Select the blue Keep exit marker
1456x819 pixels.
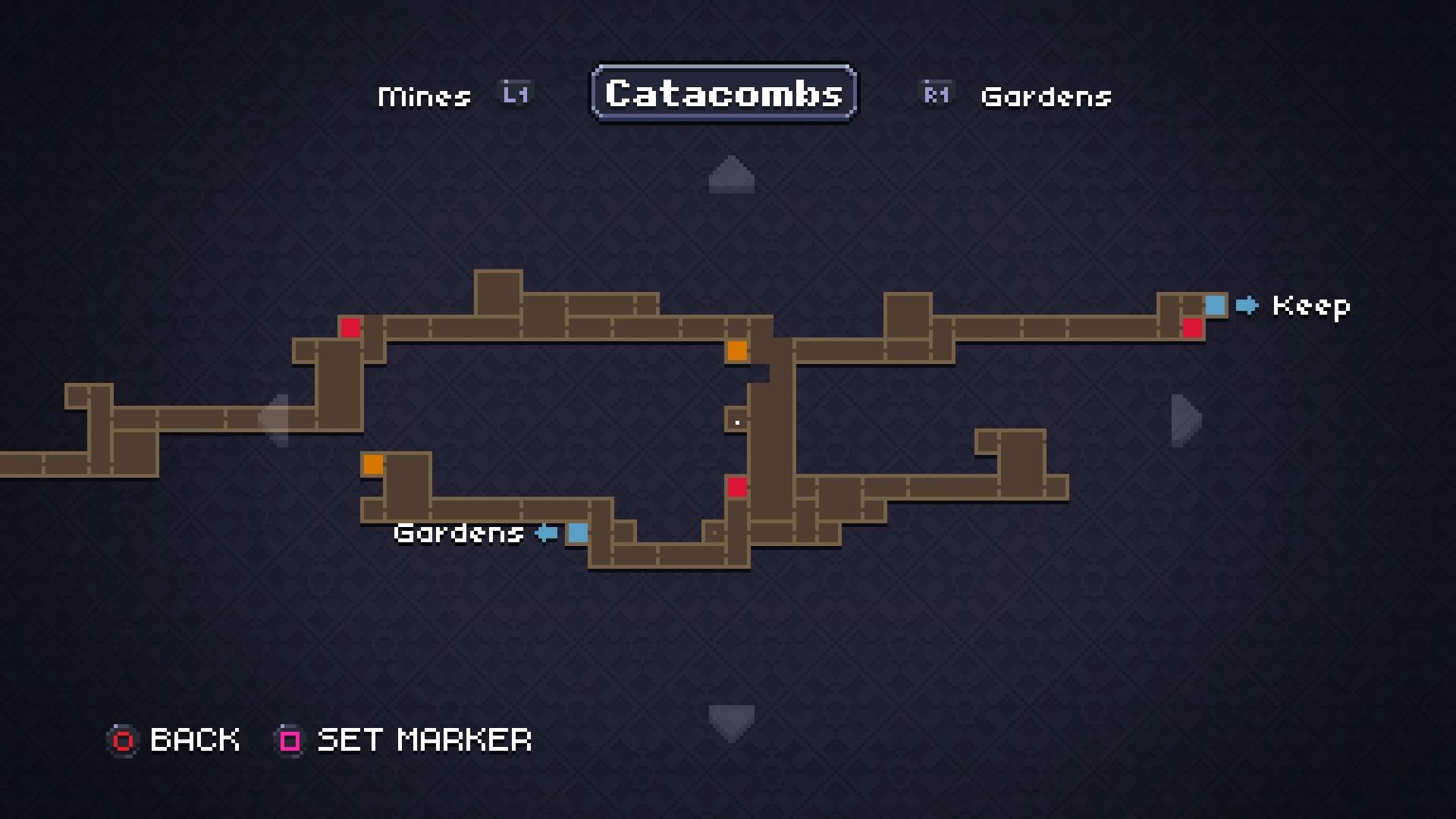click(x=1215, y=305)
